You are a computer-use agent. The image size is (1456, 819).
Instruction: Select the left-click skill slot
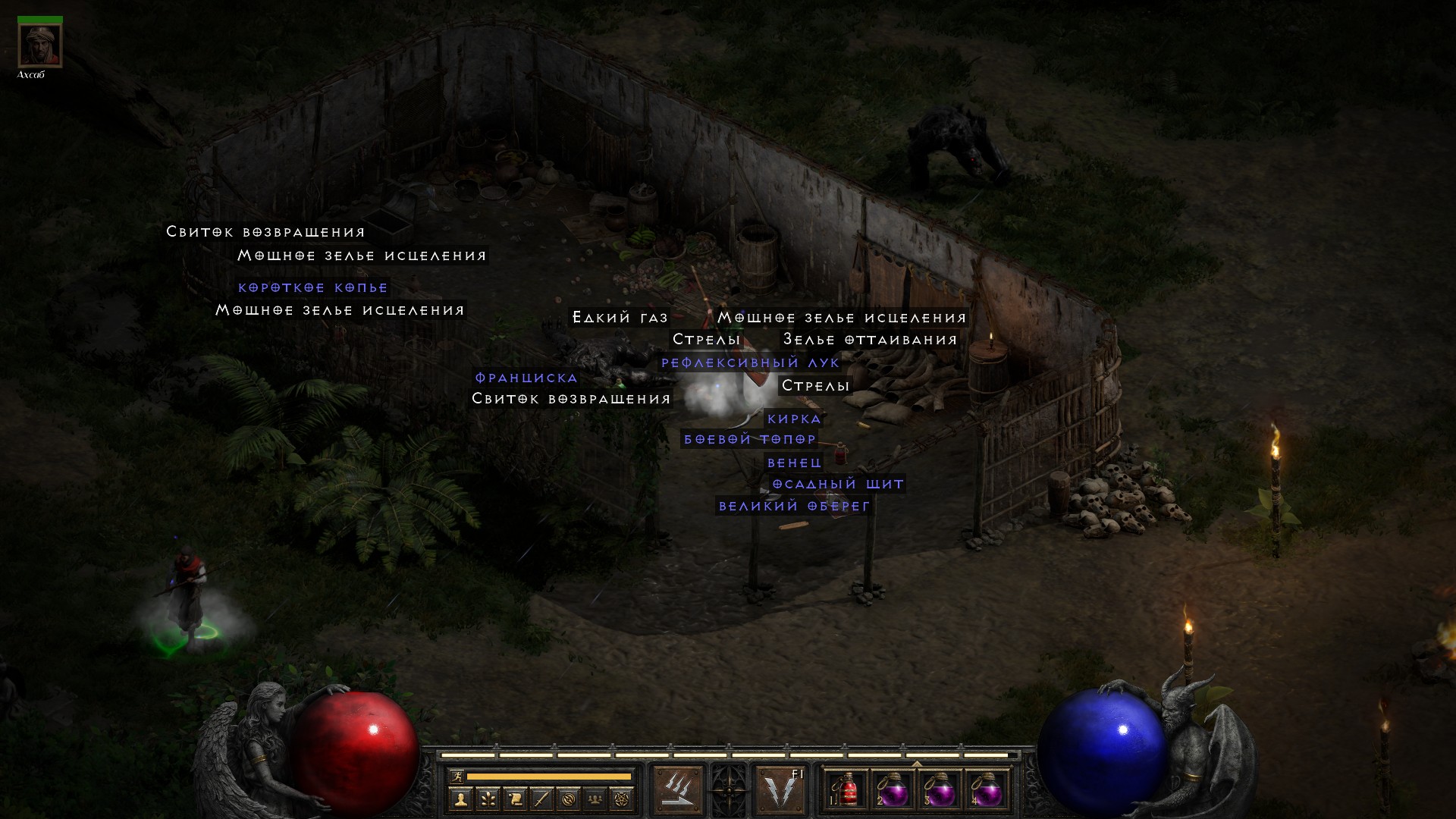coord(677,789)
